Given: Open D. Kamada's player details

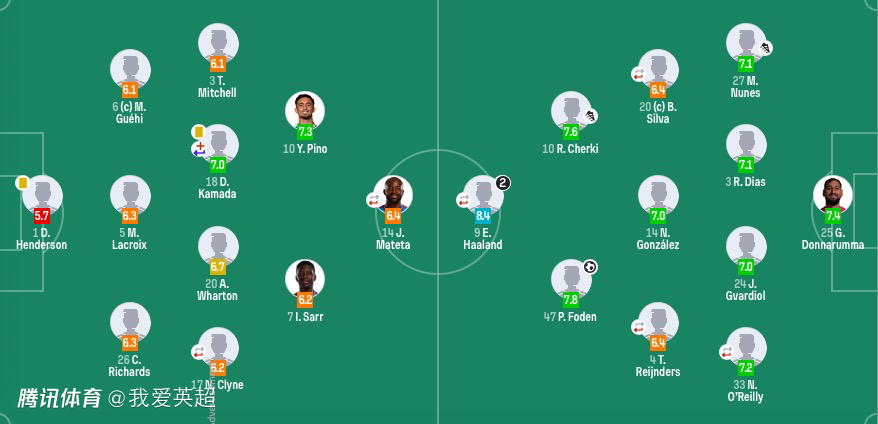Looking at the screenshot, I should click(x=218, y=146).
